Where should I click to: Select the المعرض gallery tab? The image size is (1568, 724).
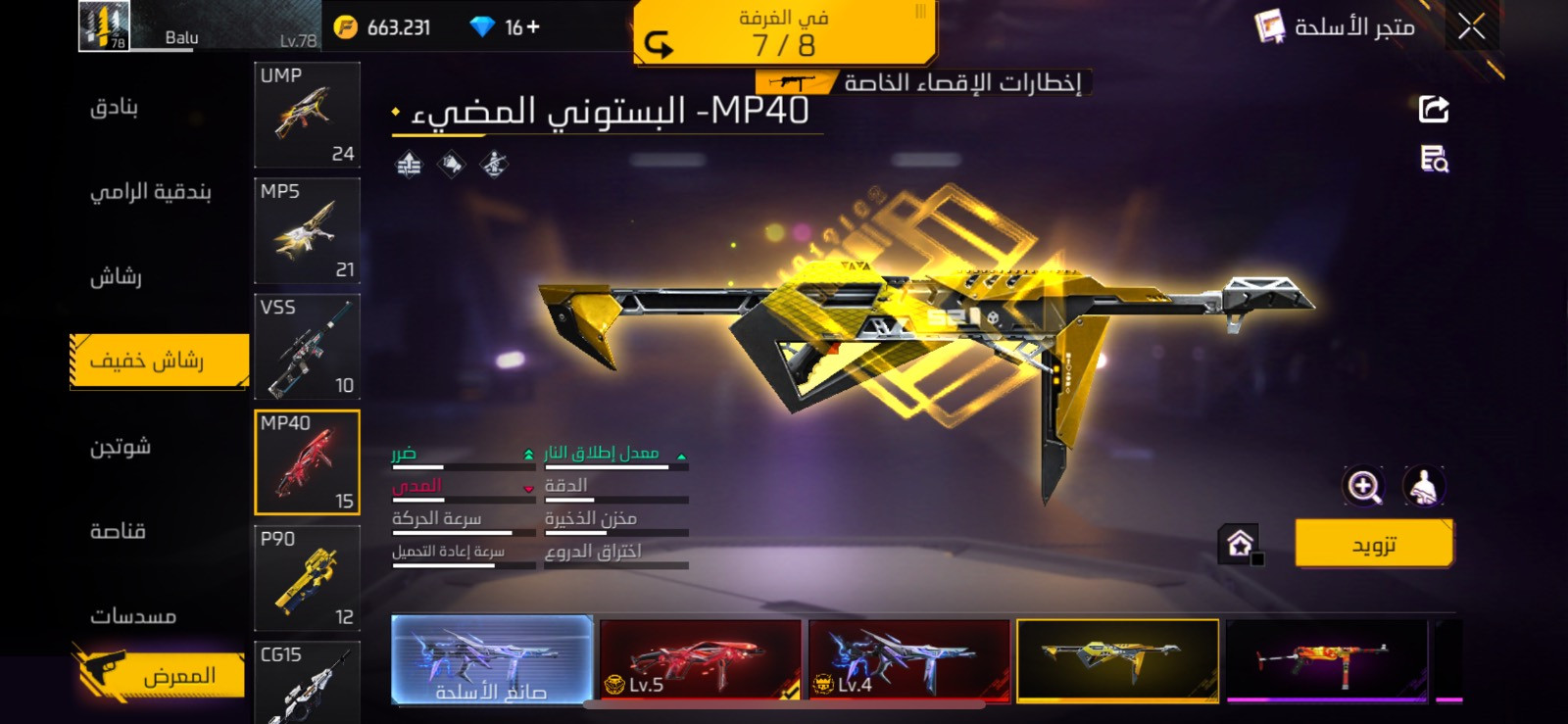click(x=157, y=675)
